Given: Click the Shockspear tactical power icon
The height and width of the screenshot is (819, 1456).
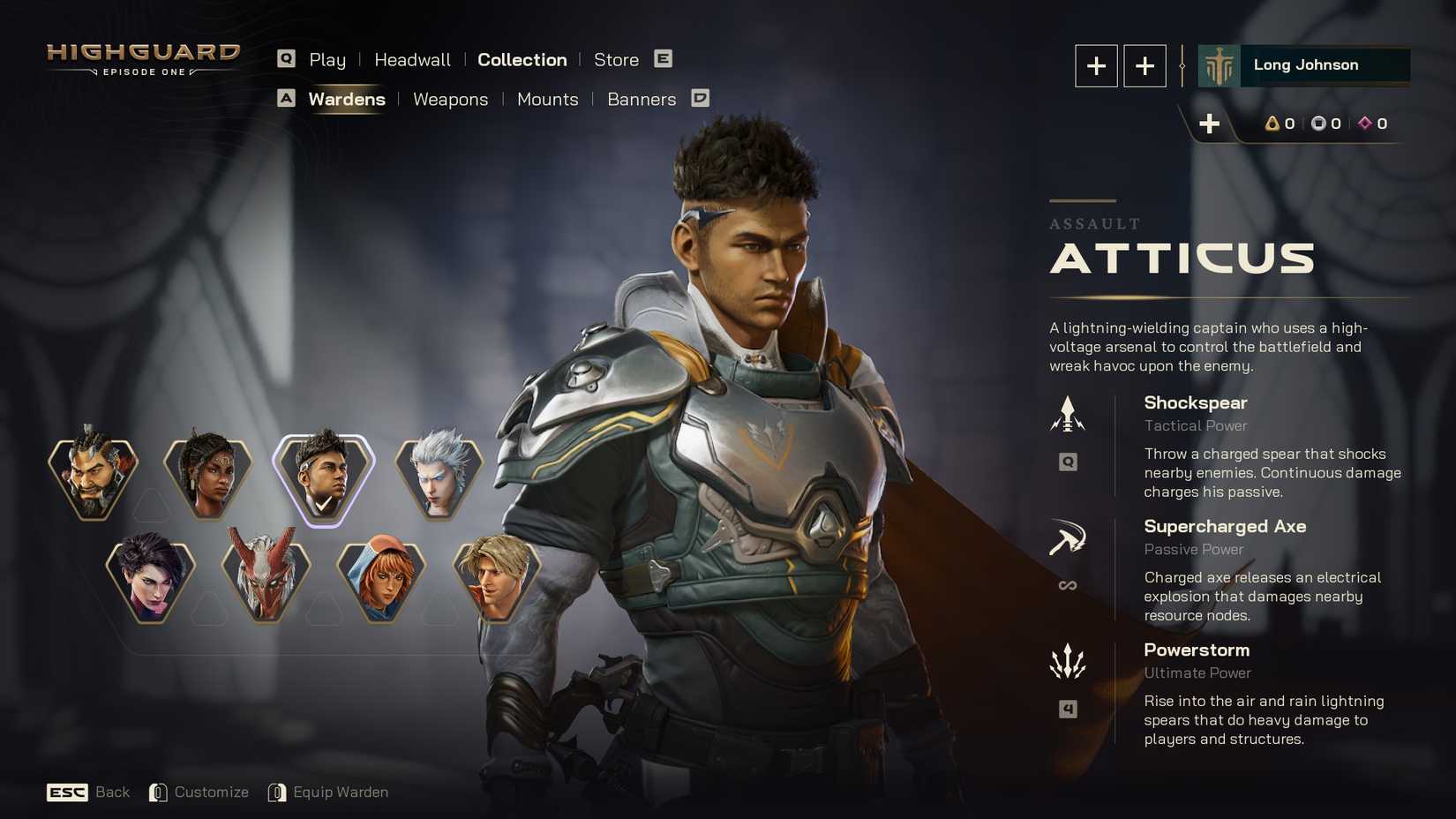Looking at the screenshot, I should [x=1068, y=411].
